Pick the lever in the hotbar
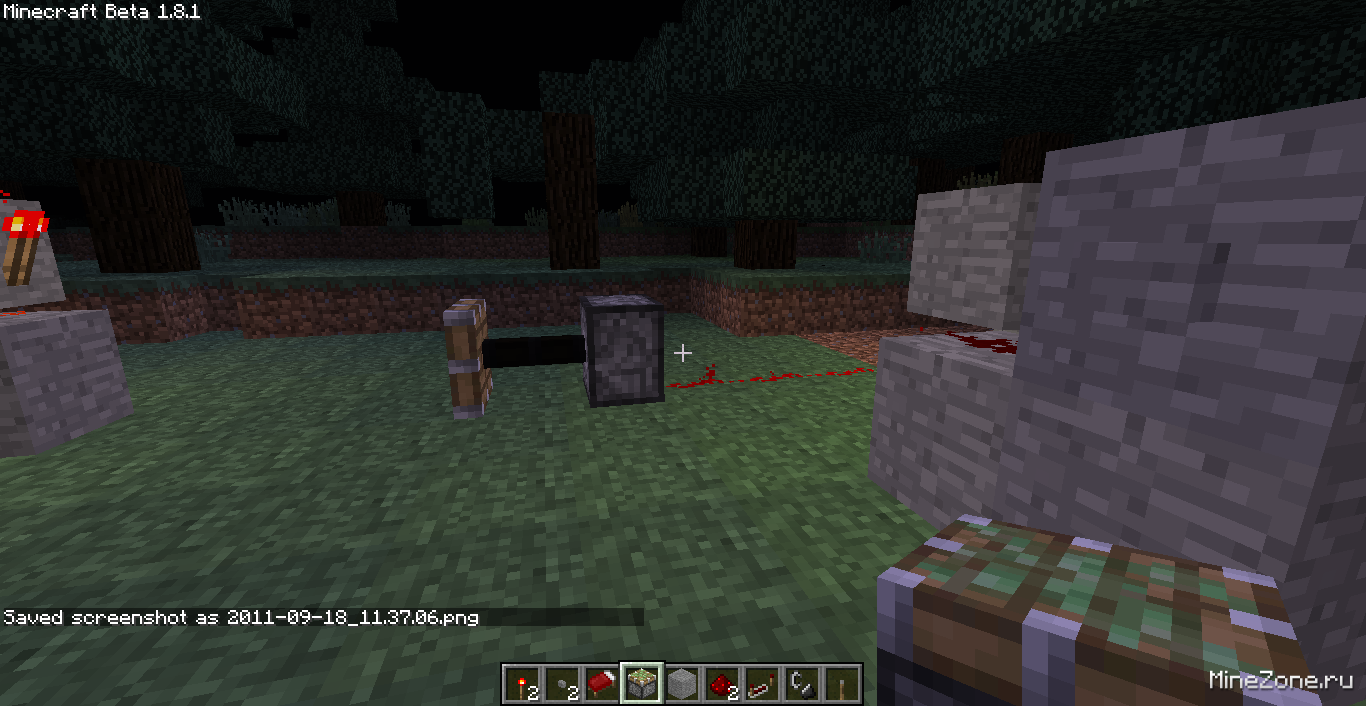This screenshot has width=1366, height=706. [842, 685]
